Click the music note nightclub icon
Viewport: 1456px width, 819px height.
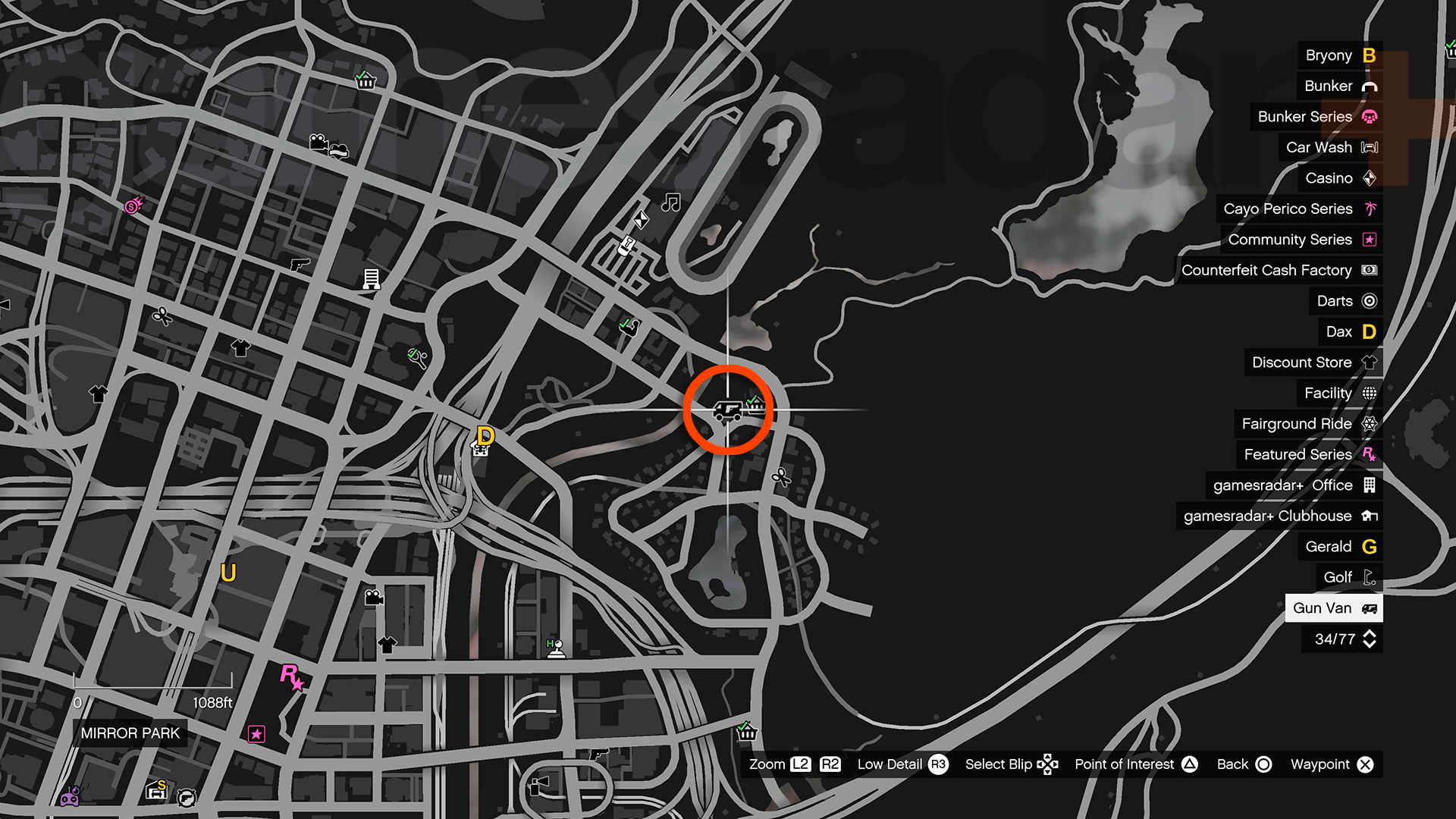tap(670, 202)
